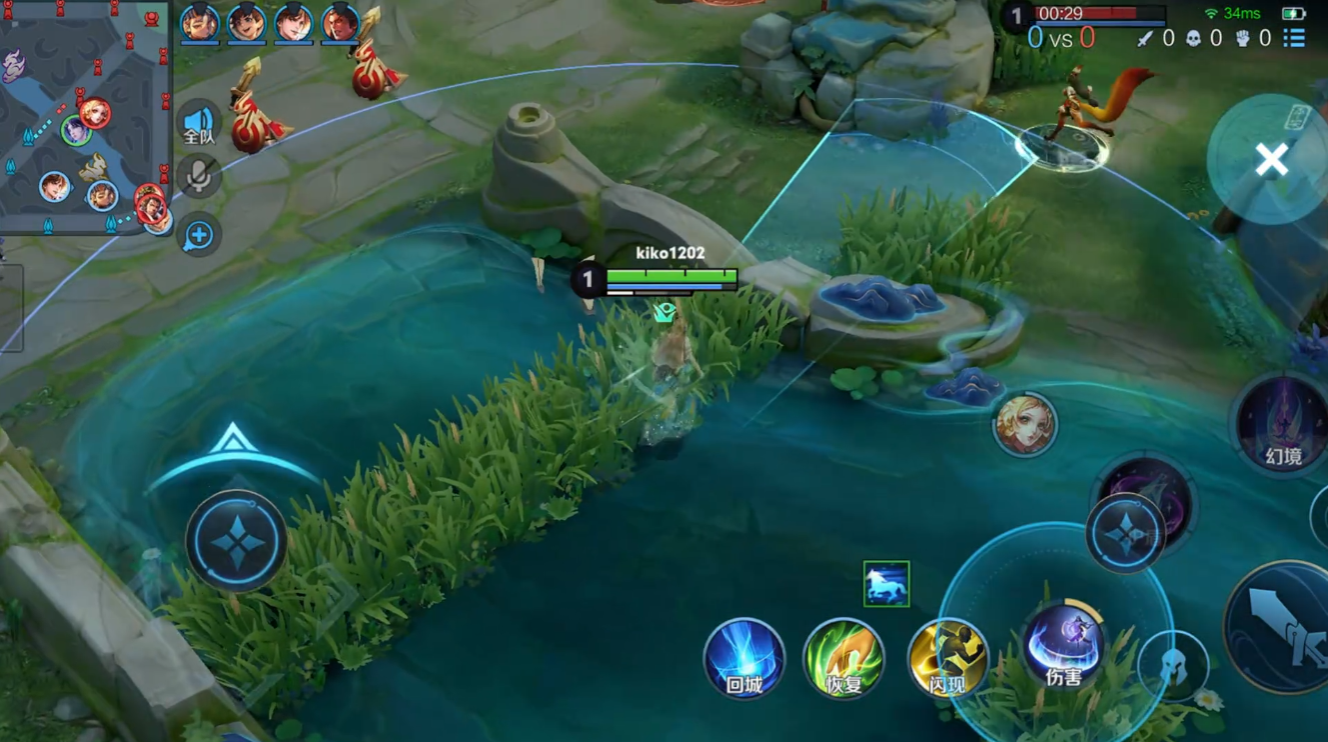Screen dimensions: 1328x742
Task: Use the 恢复 heal ability
Action: (843, 657)
